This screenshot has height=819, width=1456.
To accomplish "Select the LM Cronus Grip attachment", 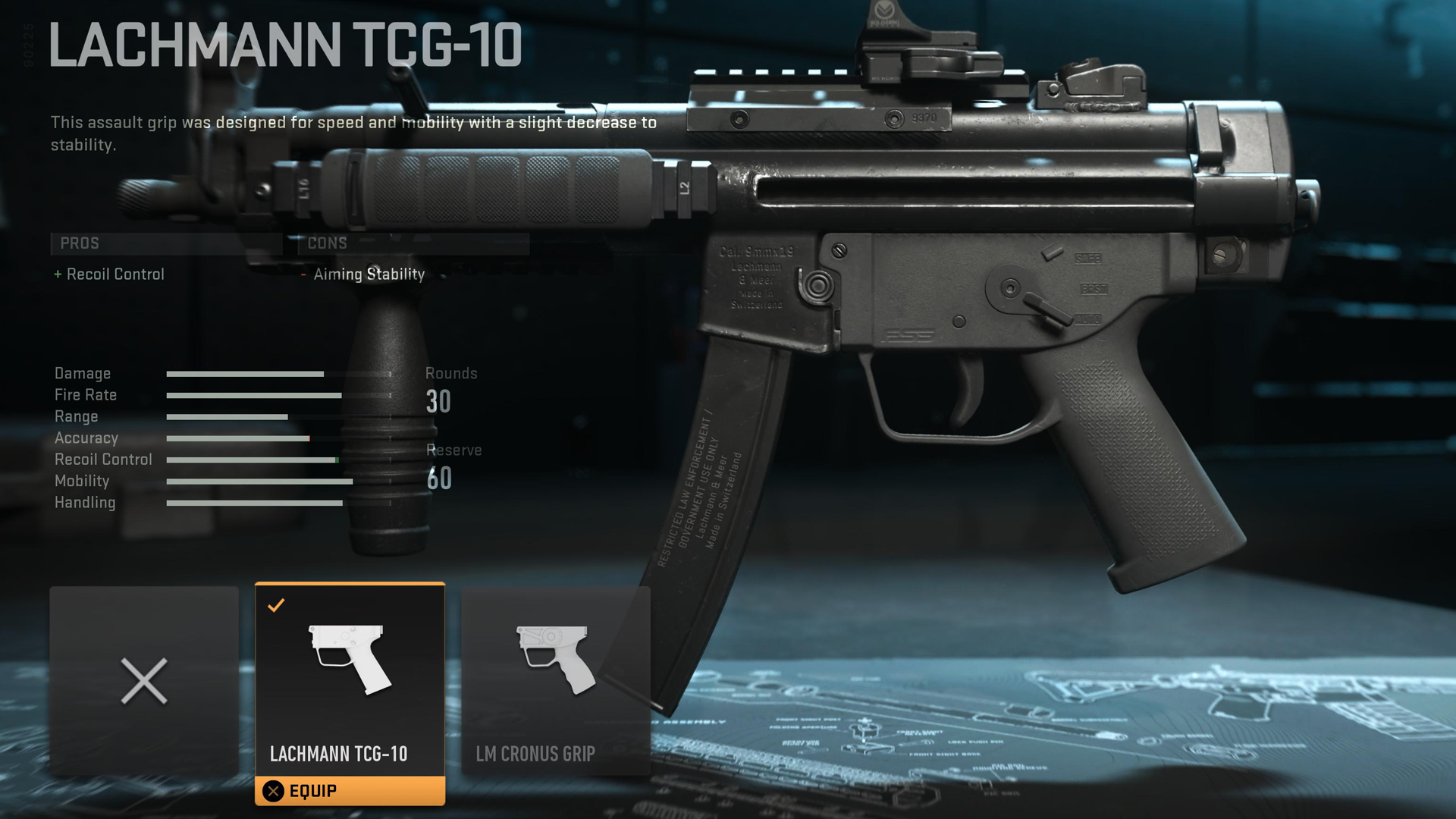I will click(x=556, y=680).
